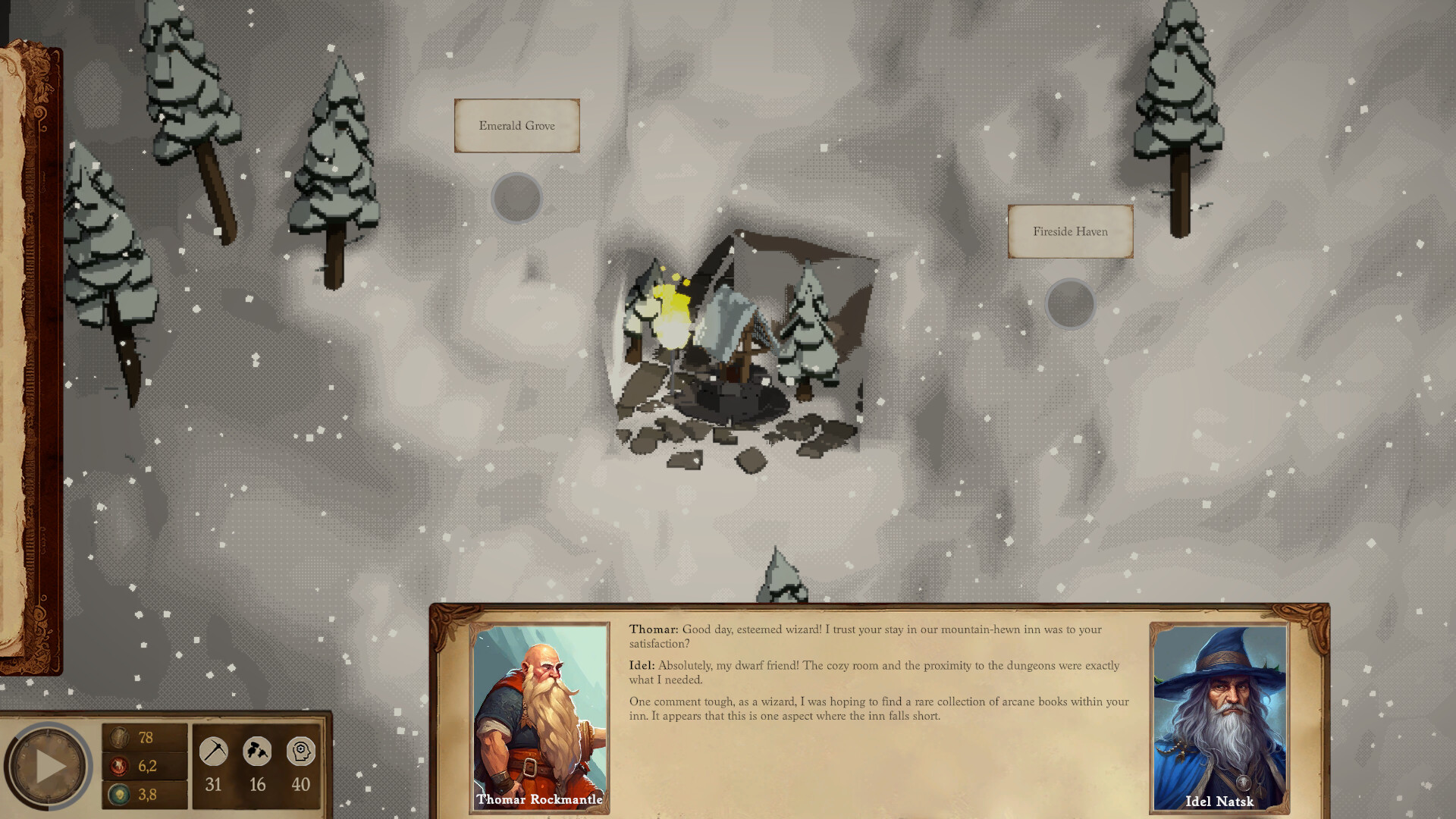The width and height of the screenshot is (1456, 819).
Task: Click the hammer and tools crafting icon
Action: (257, 752)
